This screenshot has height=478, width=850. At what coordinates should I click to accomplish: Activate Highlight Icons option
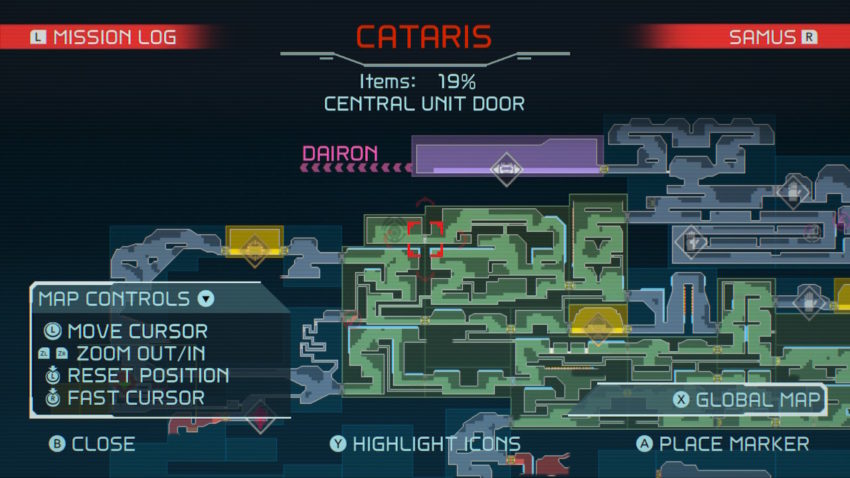click(x=424, y=443)
